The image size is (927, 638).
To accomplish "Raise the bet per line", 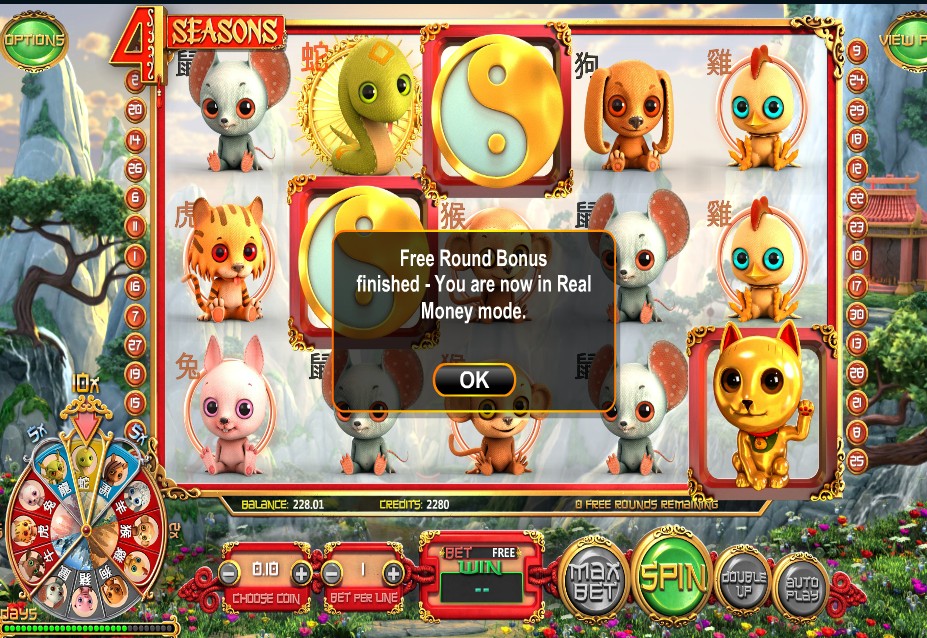I will tap(393, 573).
